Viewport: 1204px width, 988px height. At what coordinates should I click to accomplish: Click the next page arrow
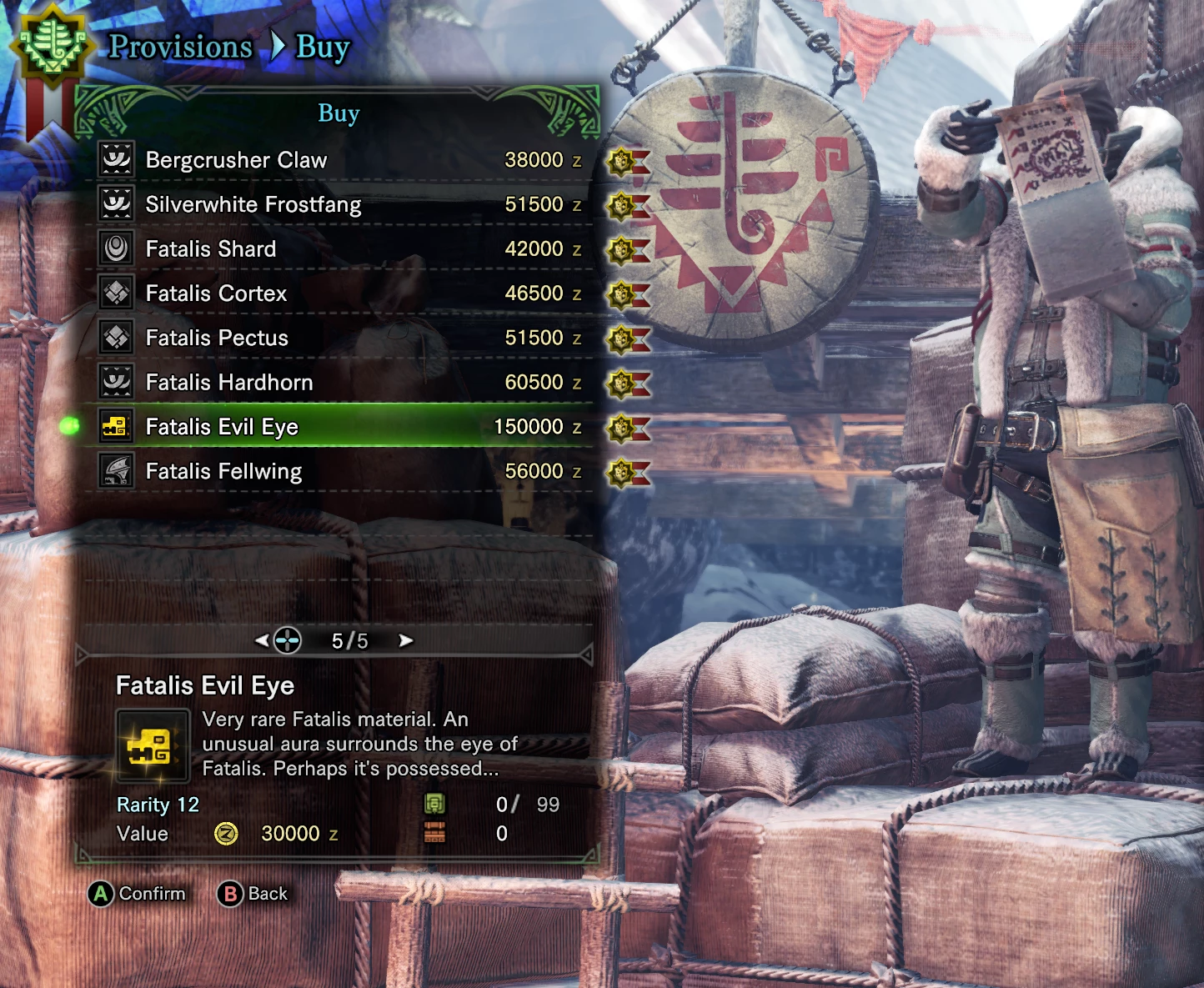coord(406,640)
